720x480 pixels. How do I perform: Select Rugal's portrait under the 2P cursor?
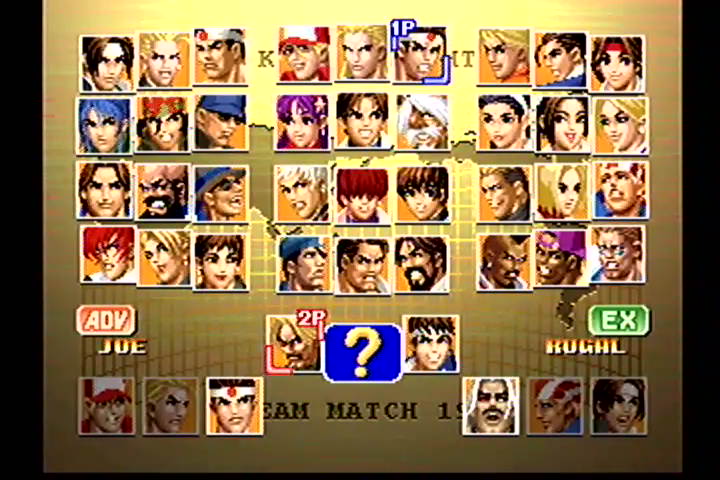(293, 345)
